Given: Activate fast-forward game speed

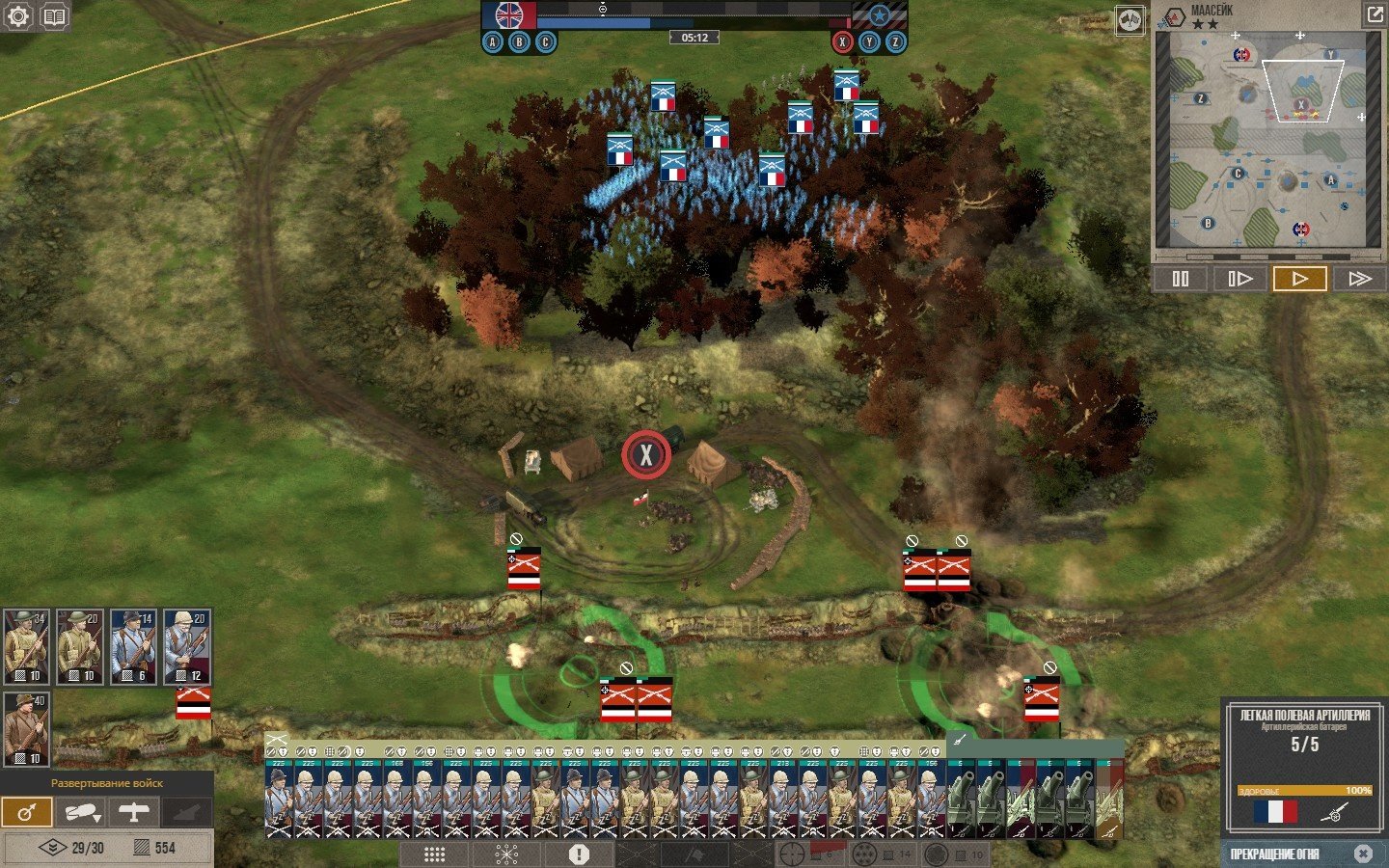Looking at the screenshot, I should (x=1359, y=279).
